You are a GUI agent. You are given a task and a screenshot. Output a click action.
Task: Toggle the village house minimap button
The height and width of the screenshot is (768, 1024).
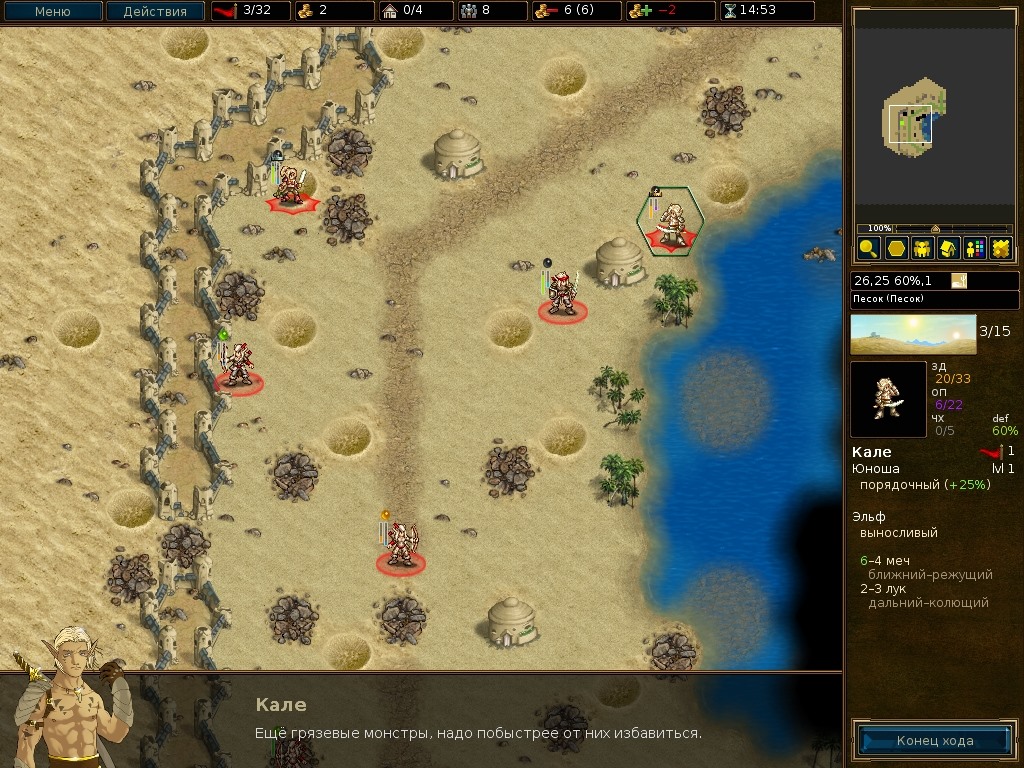[947, 249]
